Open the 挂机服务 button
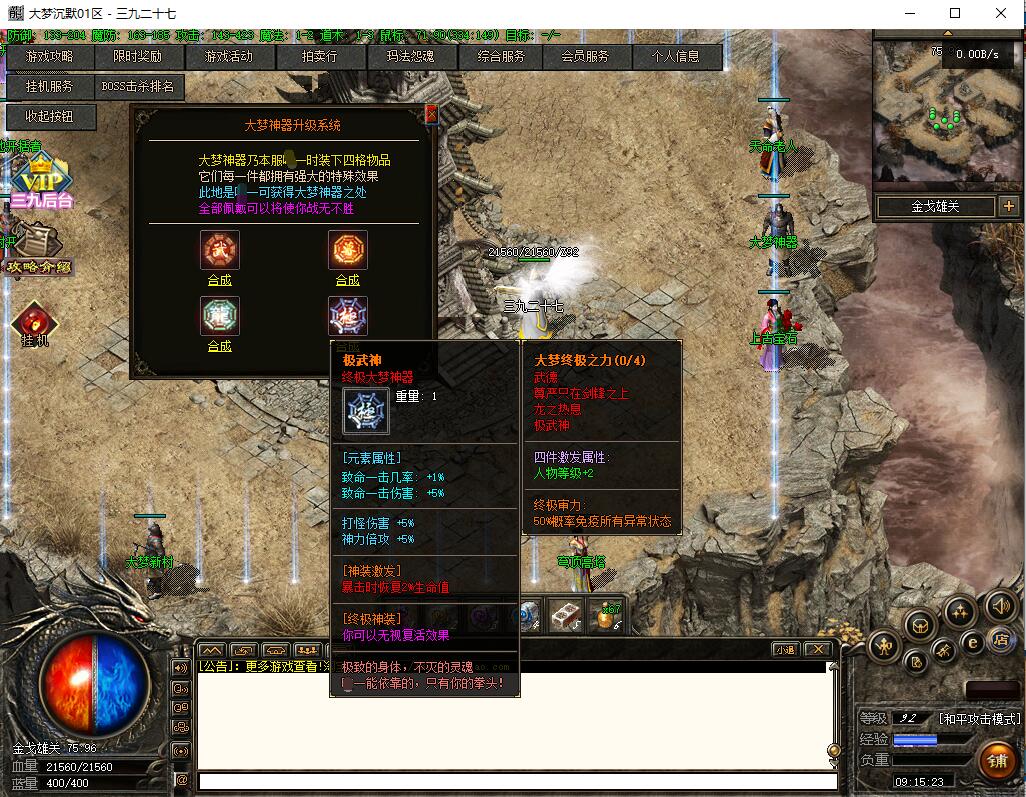1026x797 pixels. pyautogui.click(x=49, y=87)
